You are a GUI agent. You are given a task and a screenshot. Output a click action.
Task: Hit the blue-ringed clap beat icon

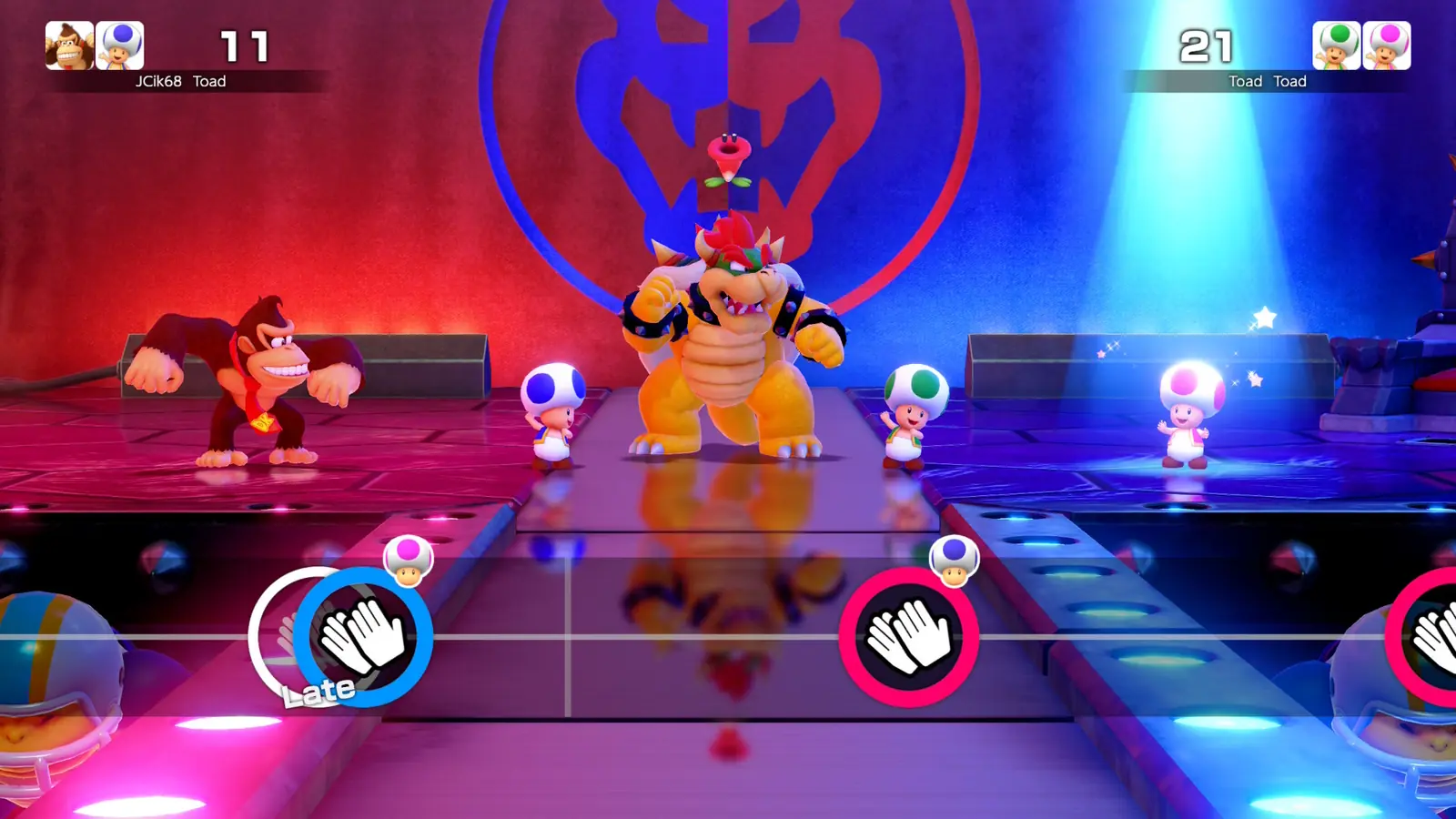pyautogui.click(x=364, y=637)
